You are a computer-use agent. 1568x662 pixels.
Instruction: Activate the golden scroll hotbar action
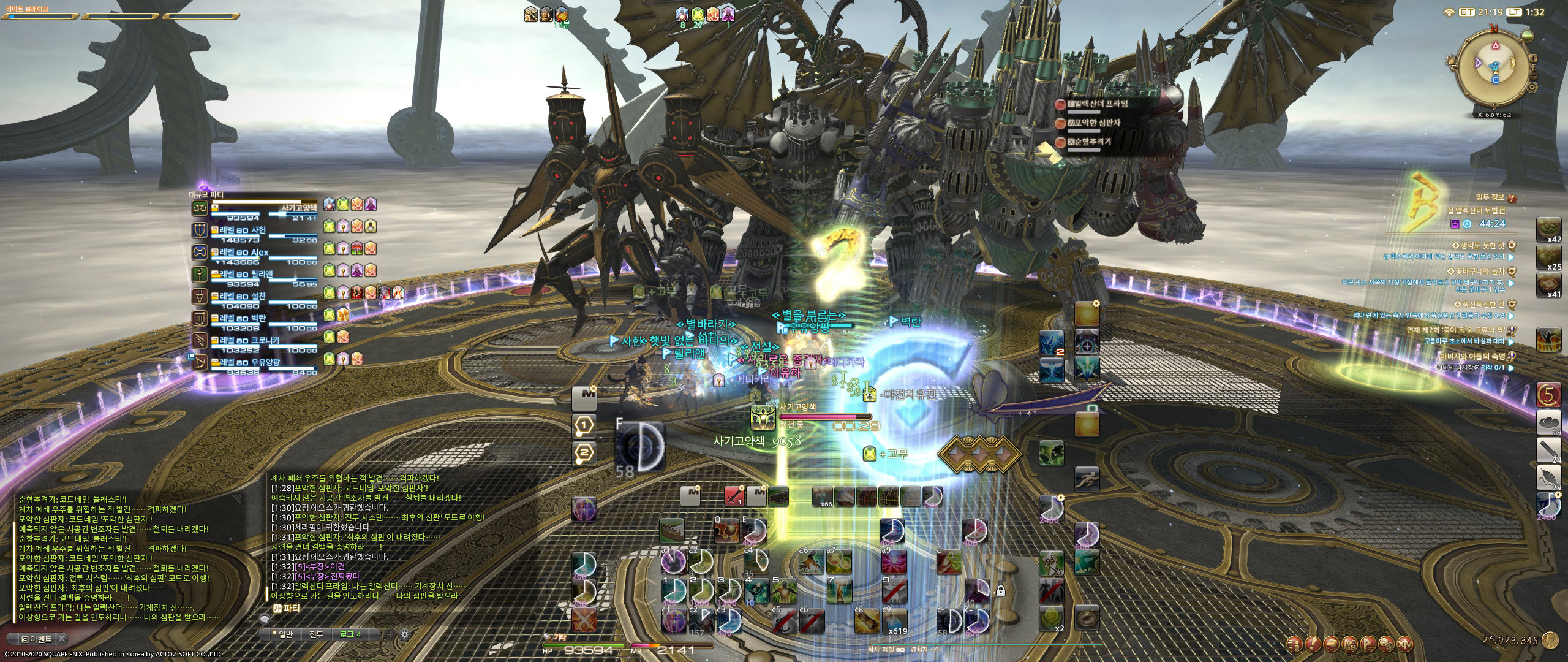868,620
